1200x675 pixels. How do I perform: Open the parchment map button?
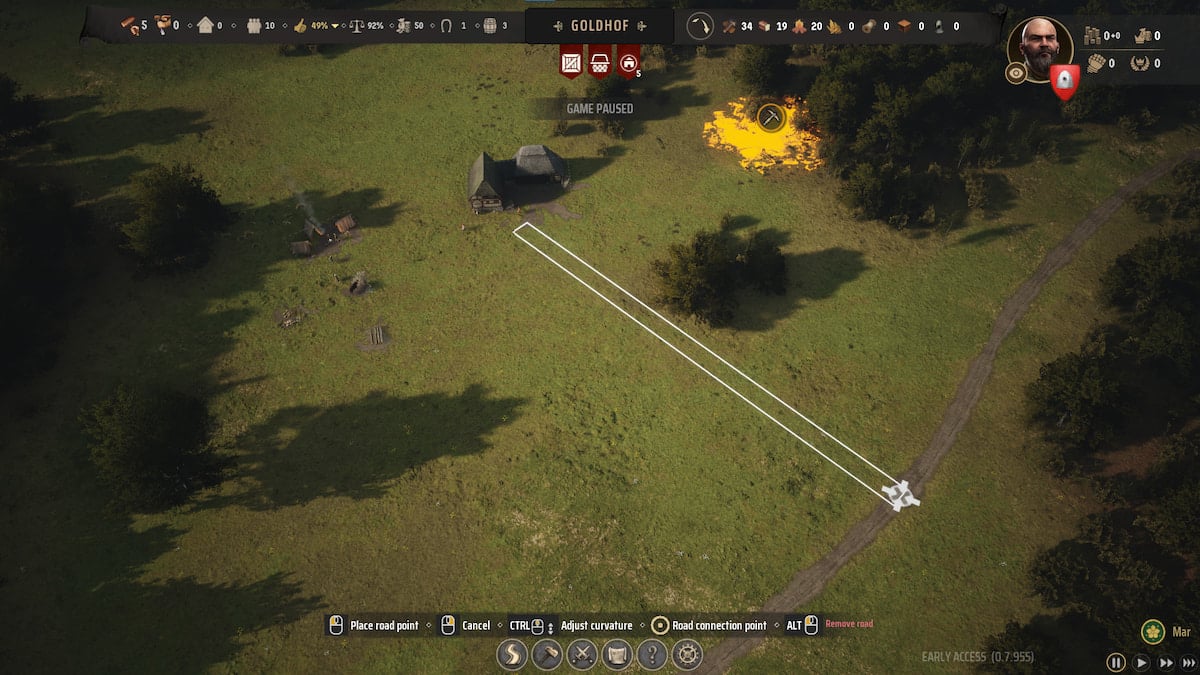(x=617, y=655)
